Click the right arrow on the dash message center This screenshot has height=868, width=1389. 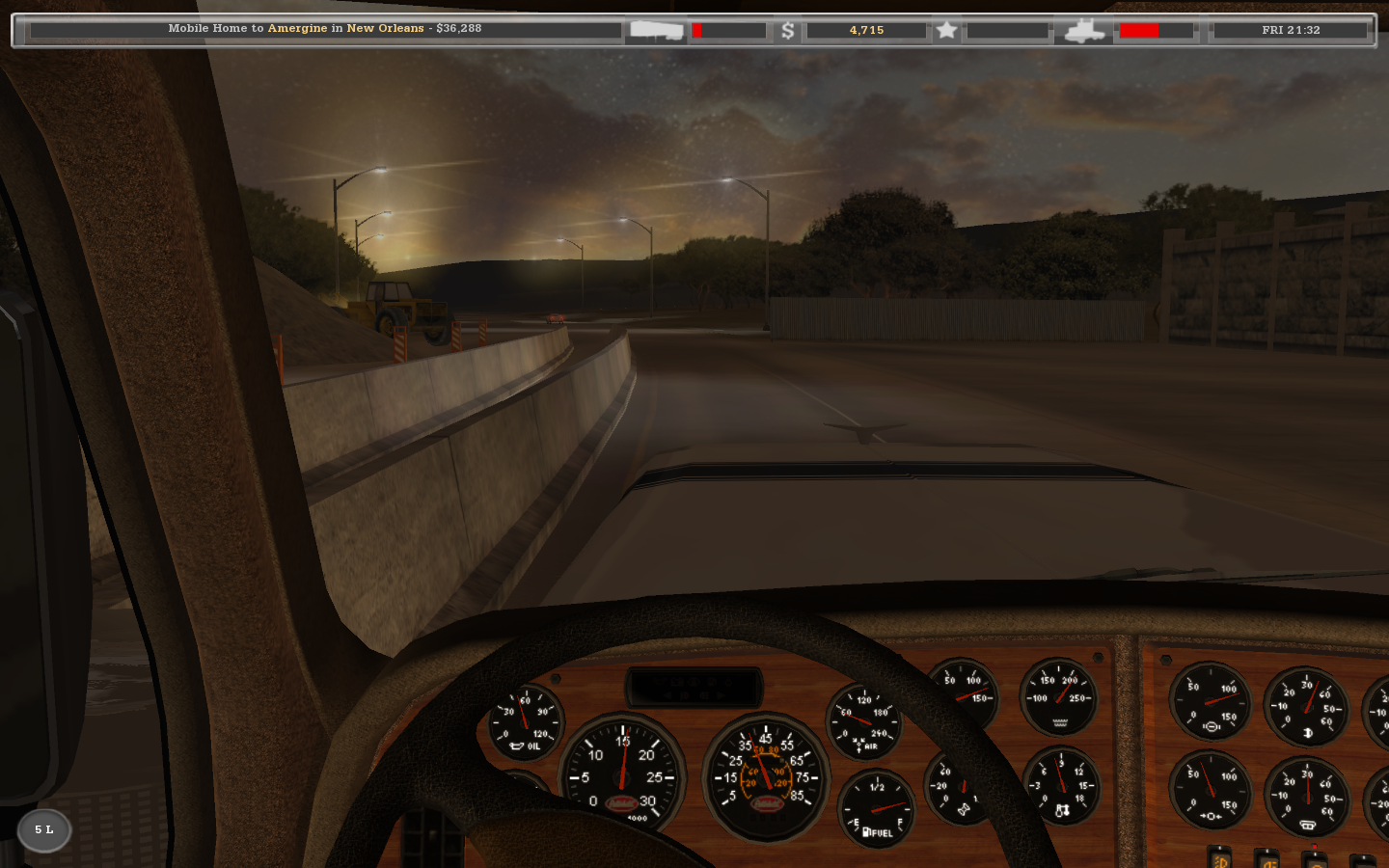(x=722, y=696)
